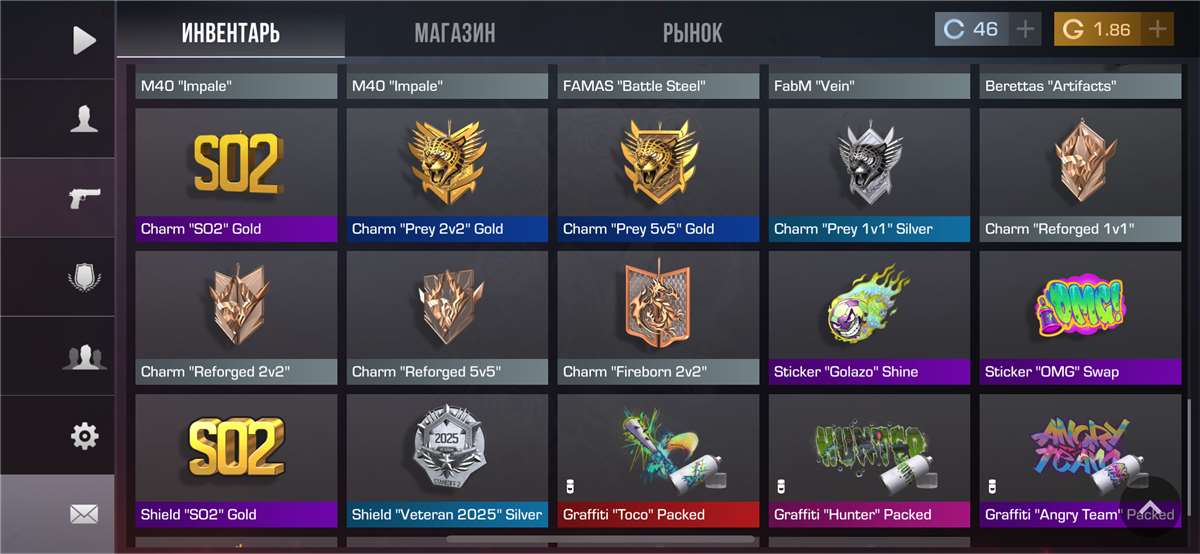The width and height of the screenshot is (1200, 554).
Task: Open the player profile sidebar icon
Action: point(84,119)
